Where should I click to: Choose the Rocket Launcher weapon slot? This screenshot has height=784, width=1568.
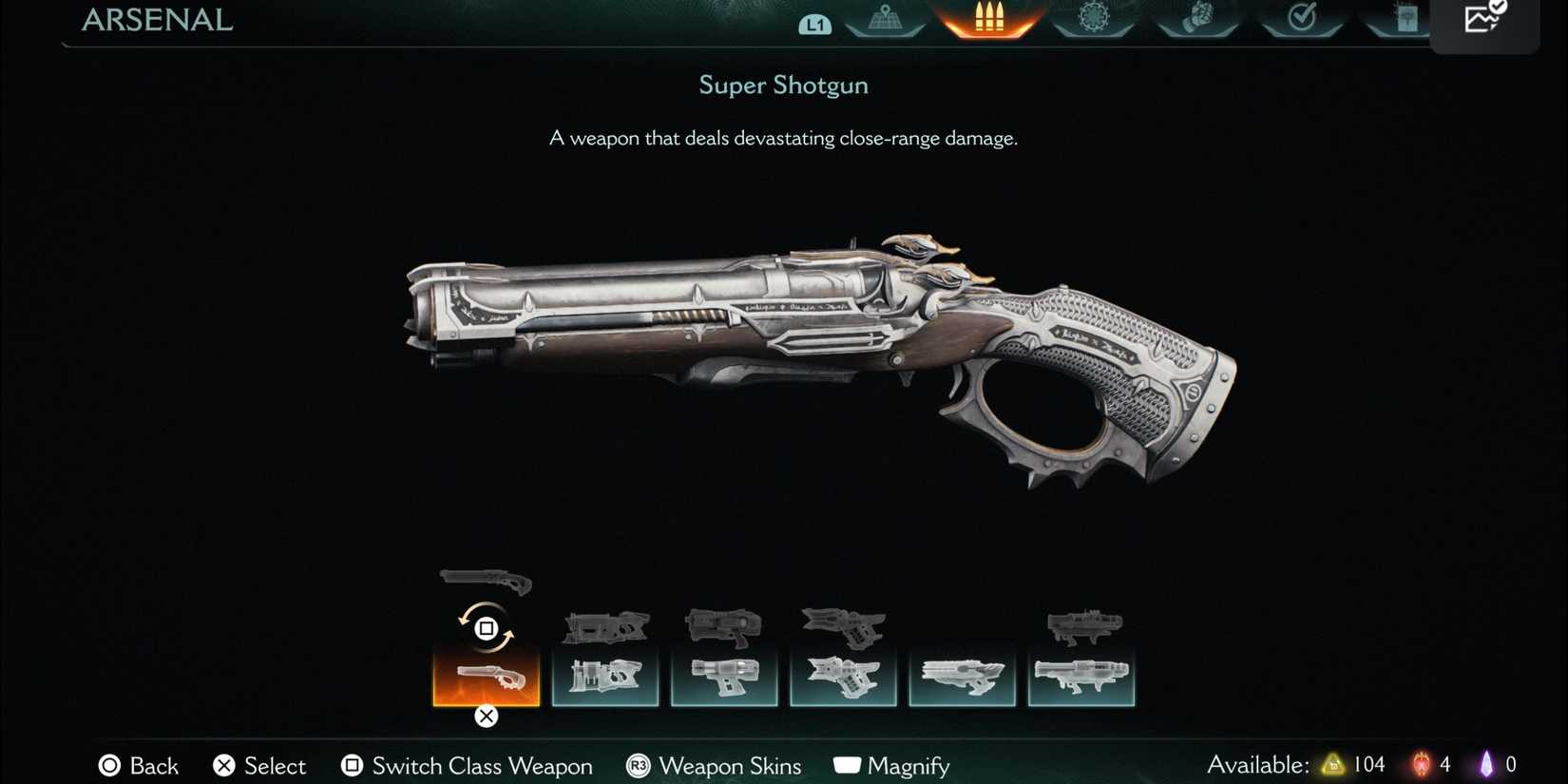[x=1080, y=677]
